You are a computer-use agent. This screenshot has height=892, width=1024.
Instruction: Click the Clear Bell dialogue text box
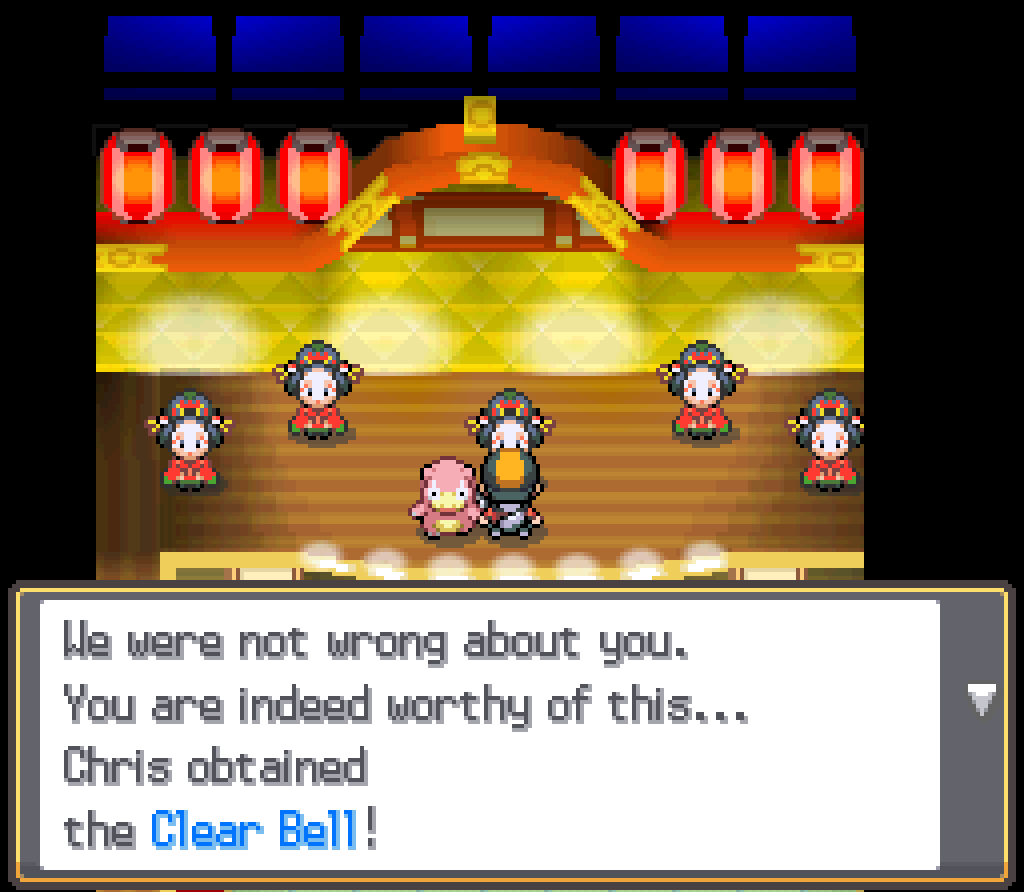pyautogui.click(x=490, y=735)
